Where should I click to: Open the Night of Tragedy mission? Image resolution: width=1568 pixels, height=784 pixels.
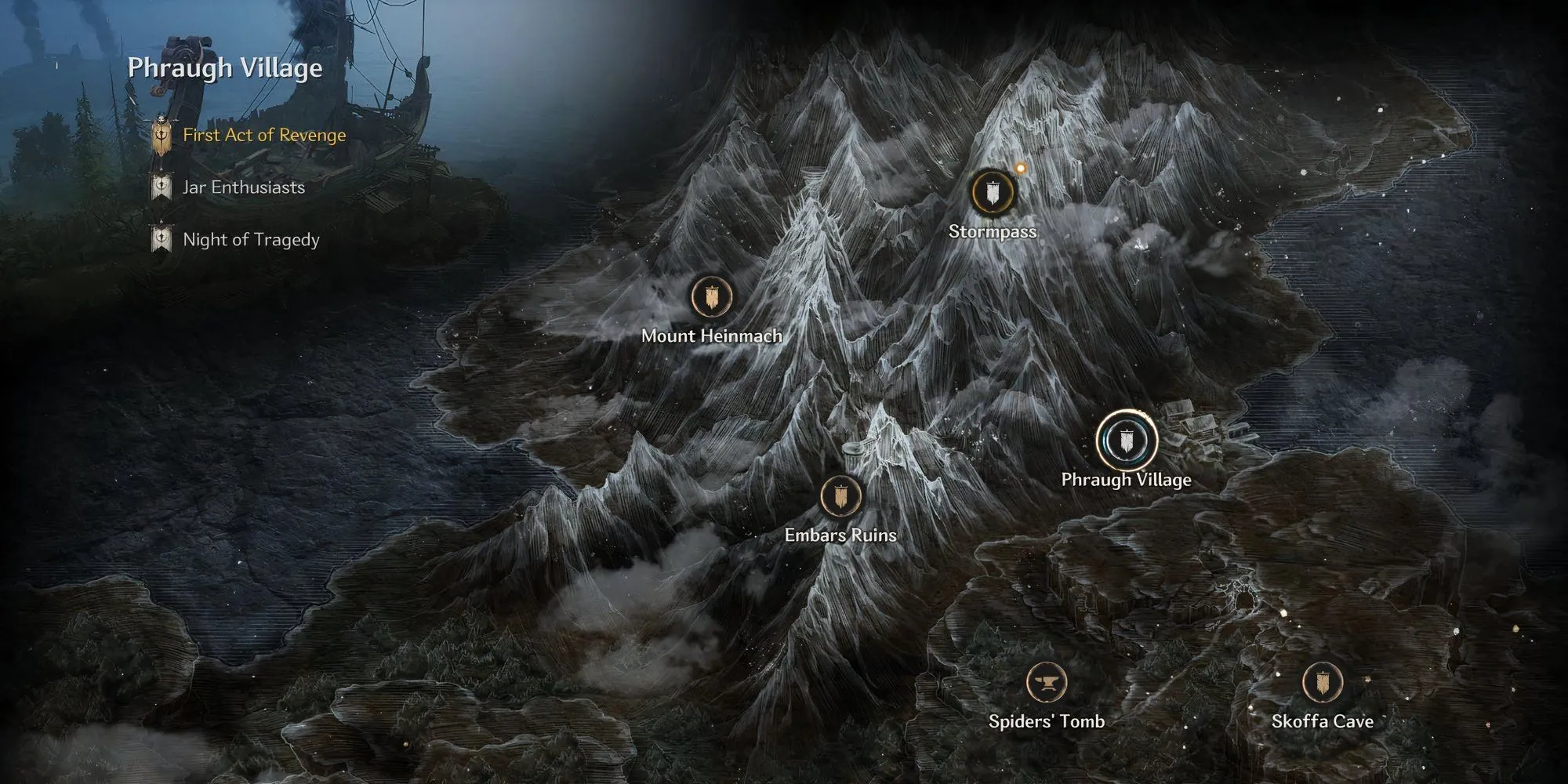point(251,240)
